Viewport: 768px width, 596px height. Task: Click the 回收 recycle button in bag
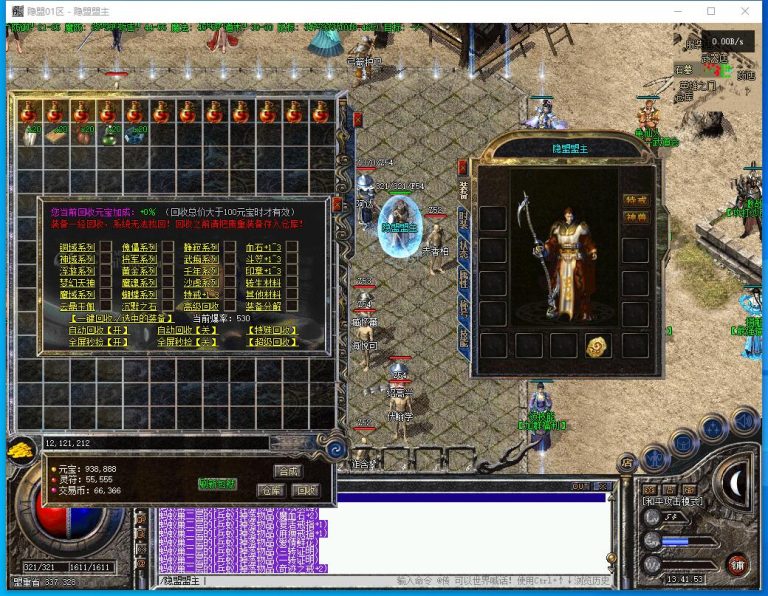pos(304,490)
